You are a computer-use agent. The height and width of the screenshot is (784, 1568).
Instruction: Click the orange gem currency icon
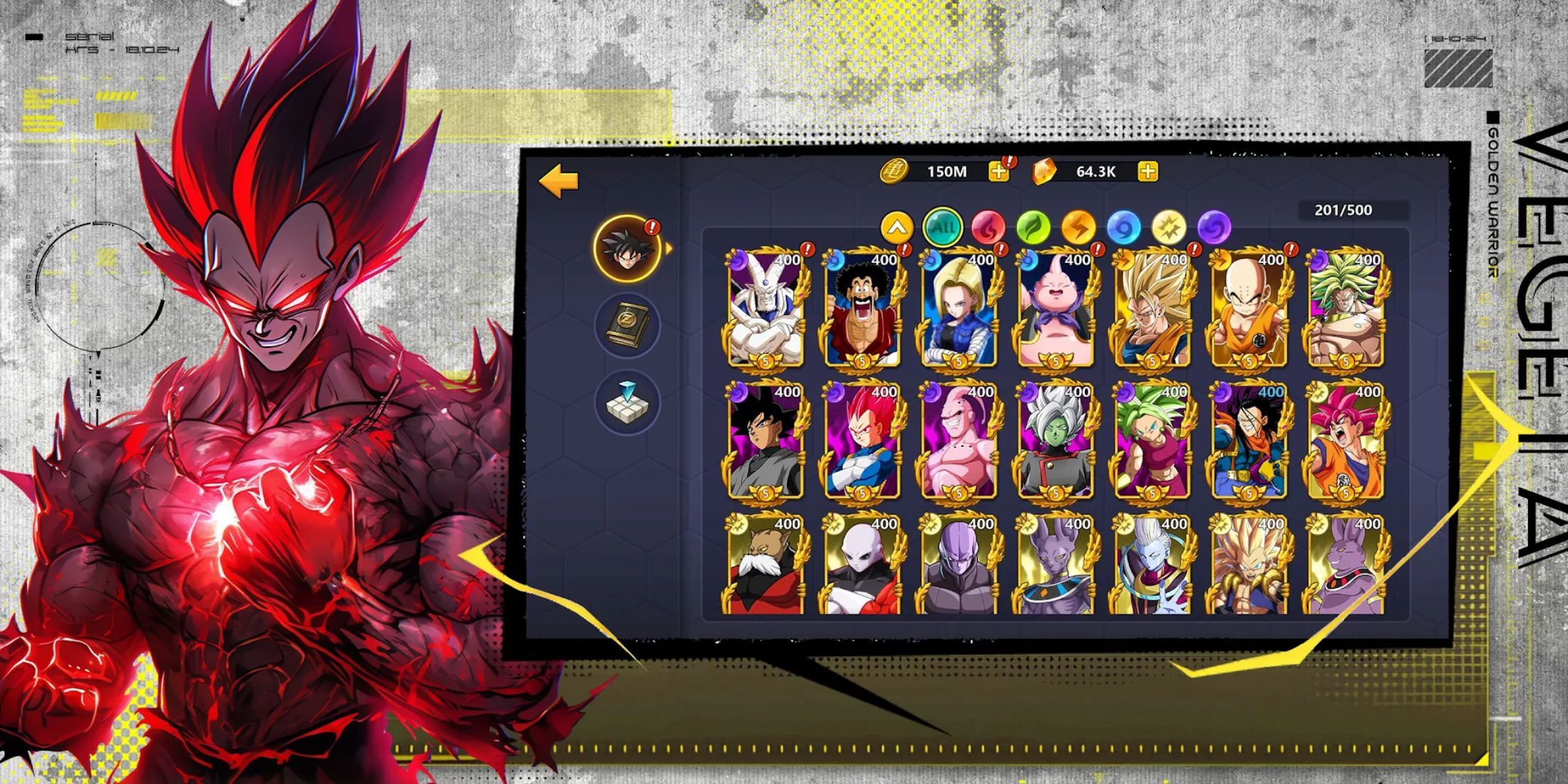tap(1043, 171)
